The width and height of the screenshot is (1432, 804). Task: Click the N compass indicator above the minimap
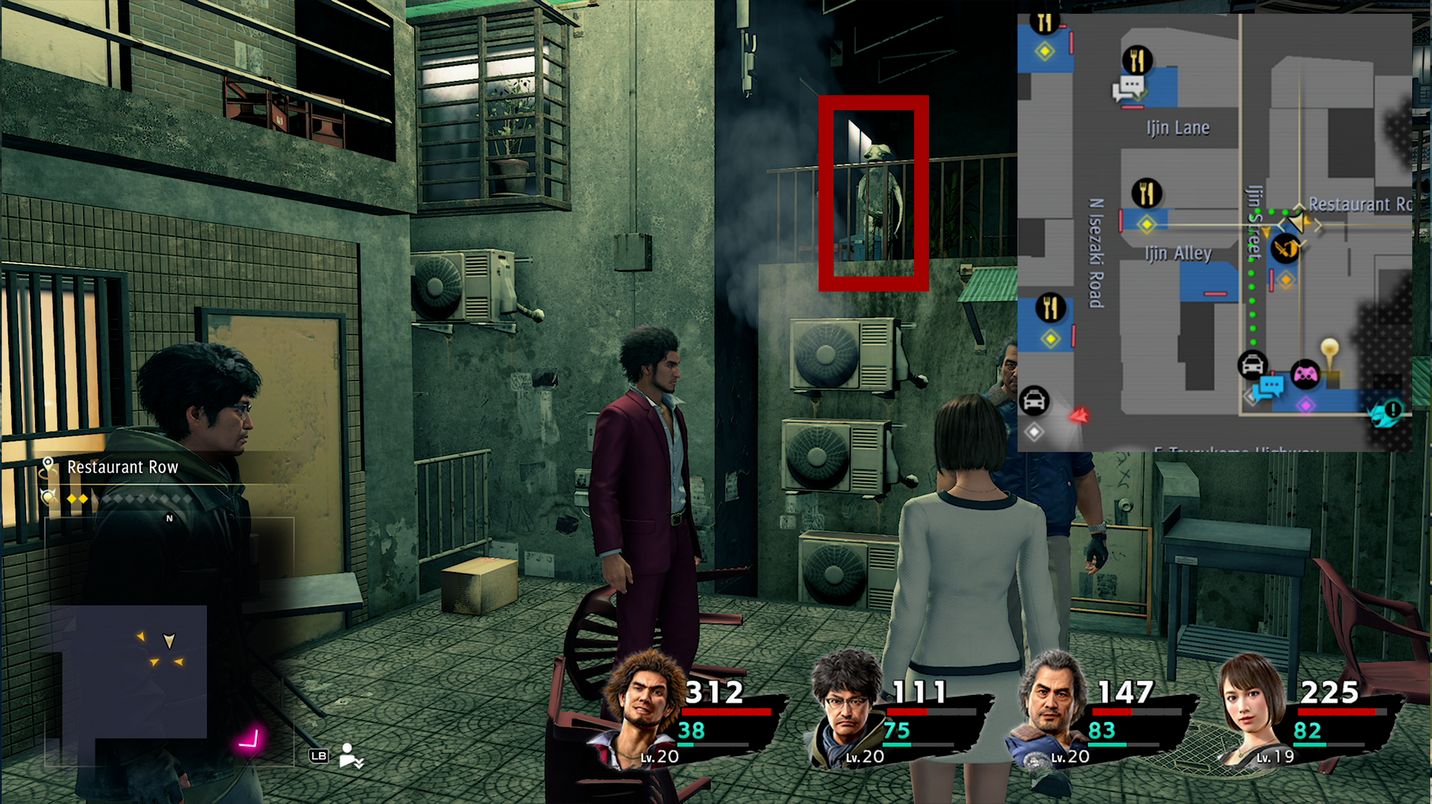coord(169,517)
